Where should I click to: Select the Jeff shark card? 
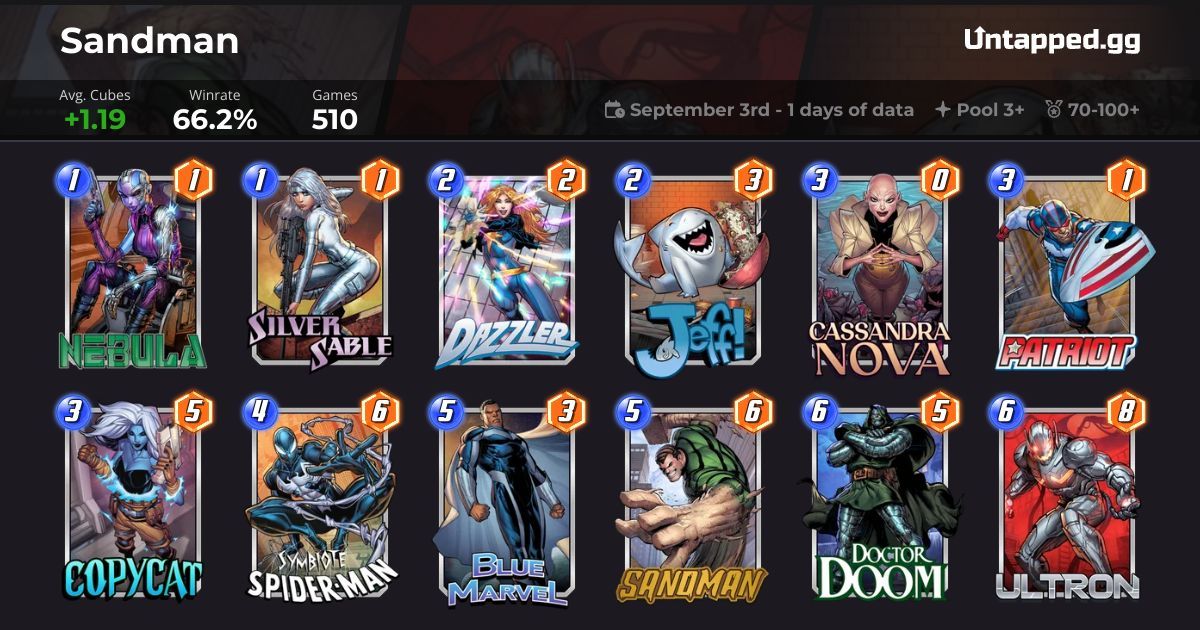tap(692, 270)
